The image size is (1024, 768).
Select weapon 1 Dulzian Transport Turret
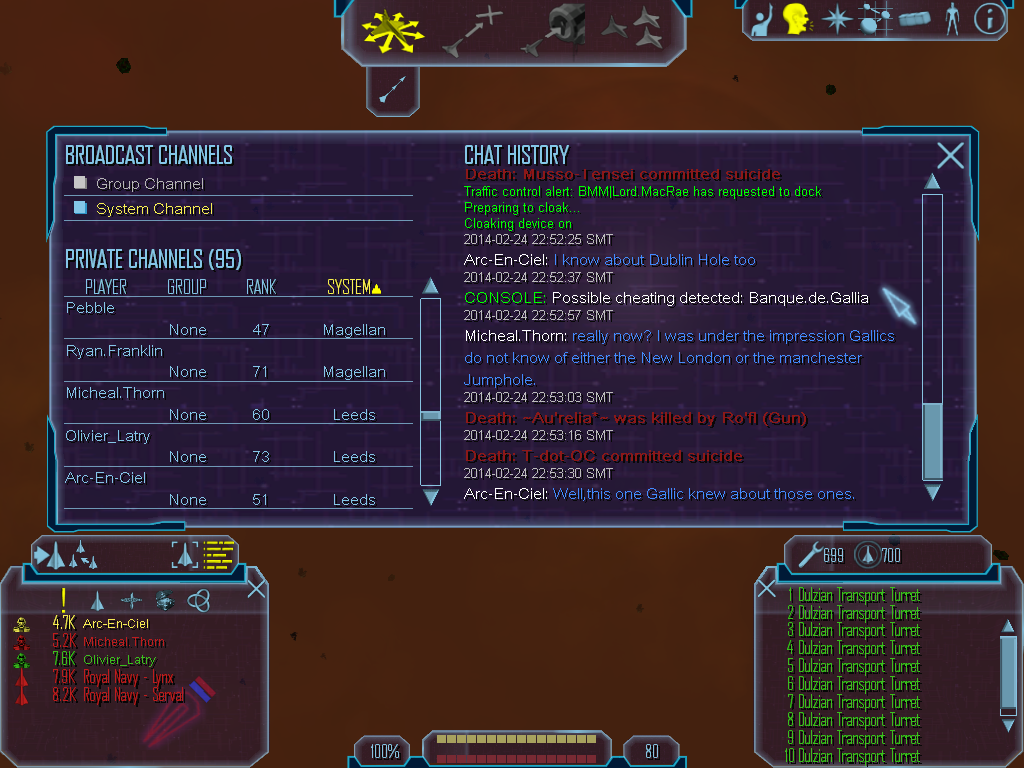[x=857, y=596]
